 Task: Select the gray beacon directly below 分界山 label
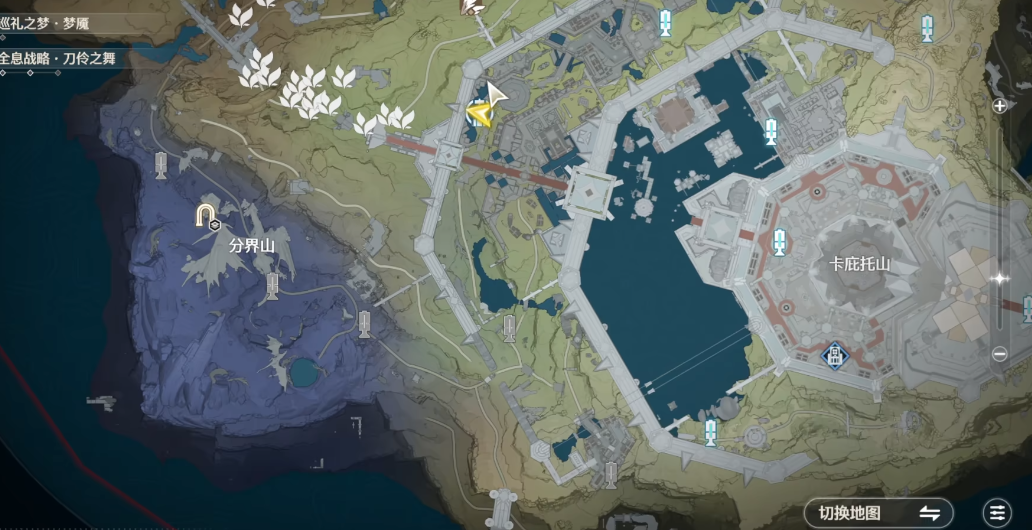pos(271,288)
